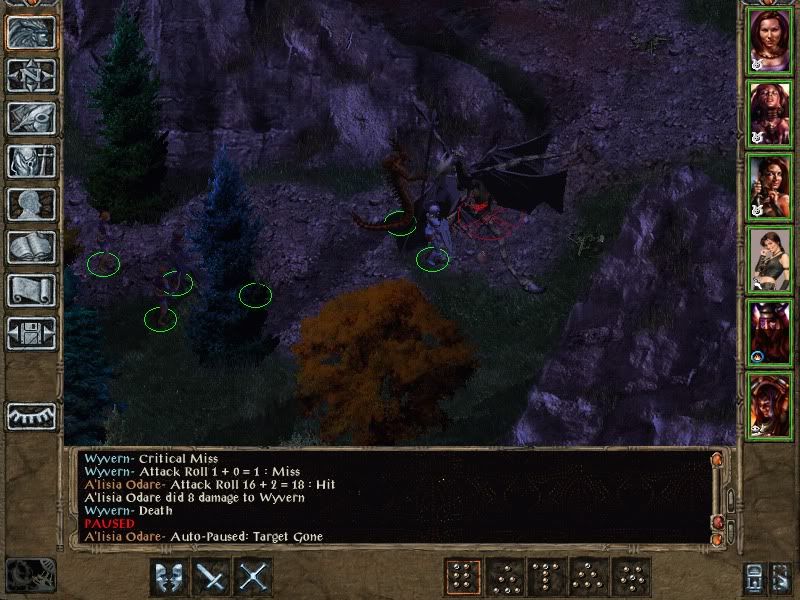Open options with the floppy disk icon
Image resolution: width=800 pixels, height=600 pixels.
click(x=31, y=333)
